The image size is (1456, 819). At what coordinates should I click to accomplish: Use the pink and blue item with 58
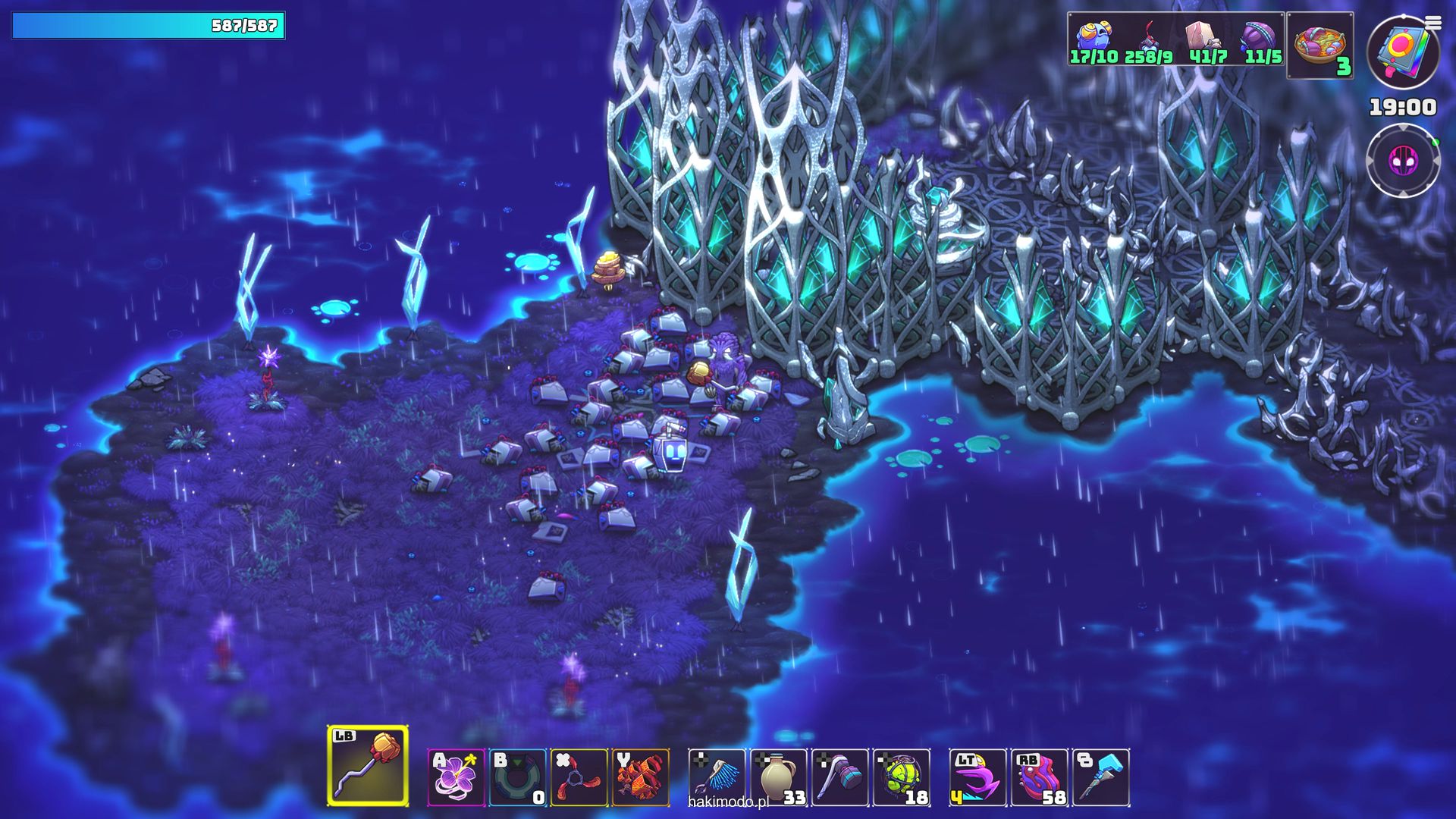click(x=1039, y=777)
